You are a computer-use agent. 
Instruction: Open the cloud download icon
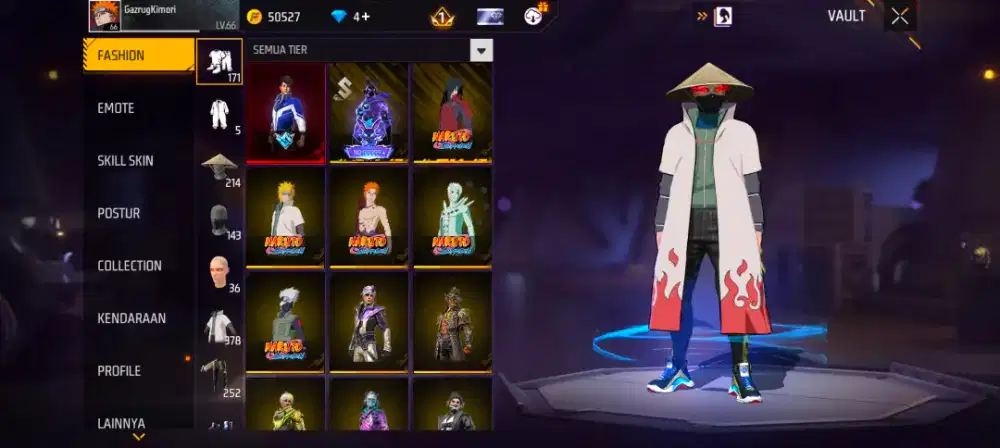coord(533,16)
